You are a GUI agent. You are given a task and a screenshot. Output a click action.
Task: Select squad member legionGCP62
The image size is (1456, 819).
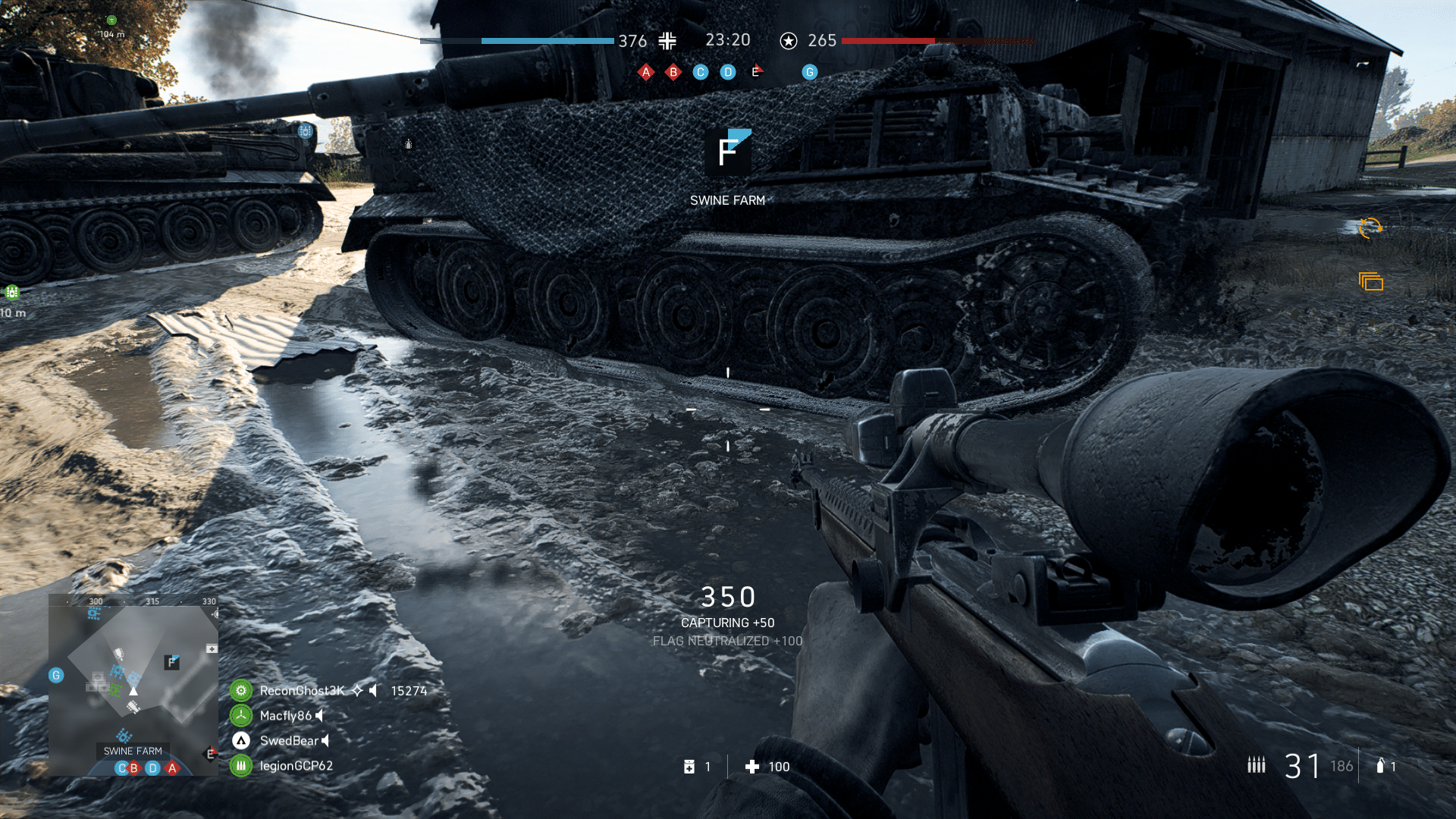point(296,766)
